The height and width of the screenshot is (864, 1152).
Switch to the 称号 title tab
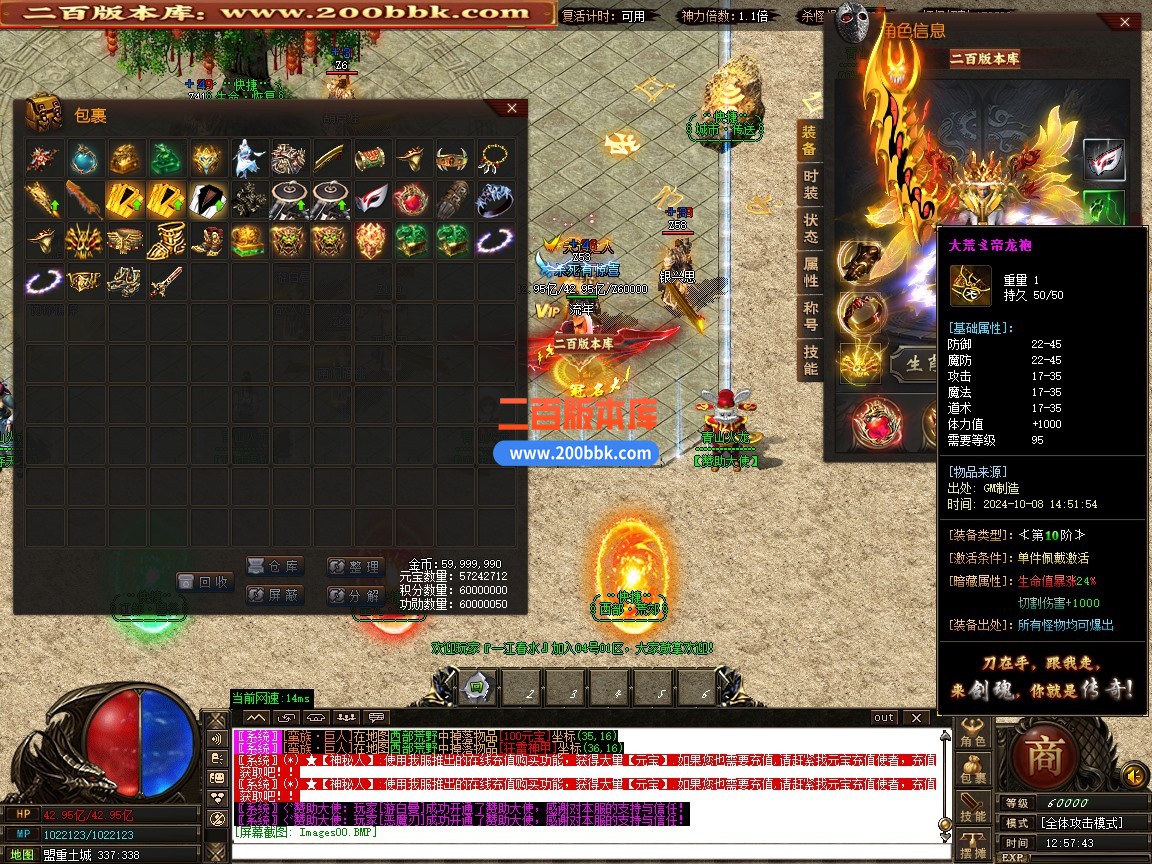click(x=810, y=315)
